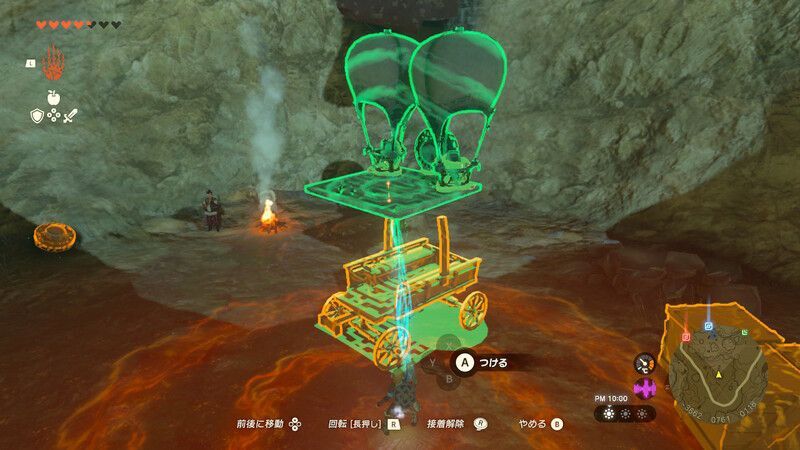
Task: Select the green marker on minimap
Action: 744,332
